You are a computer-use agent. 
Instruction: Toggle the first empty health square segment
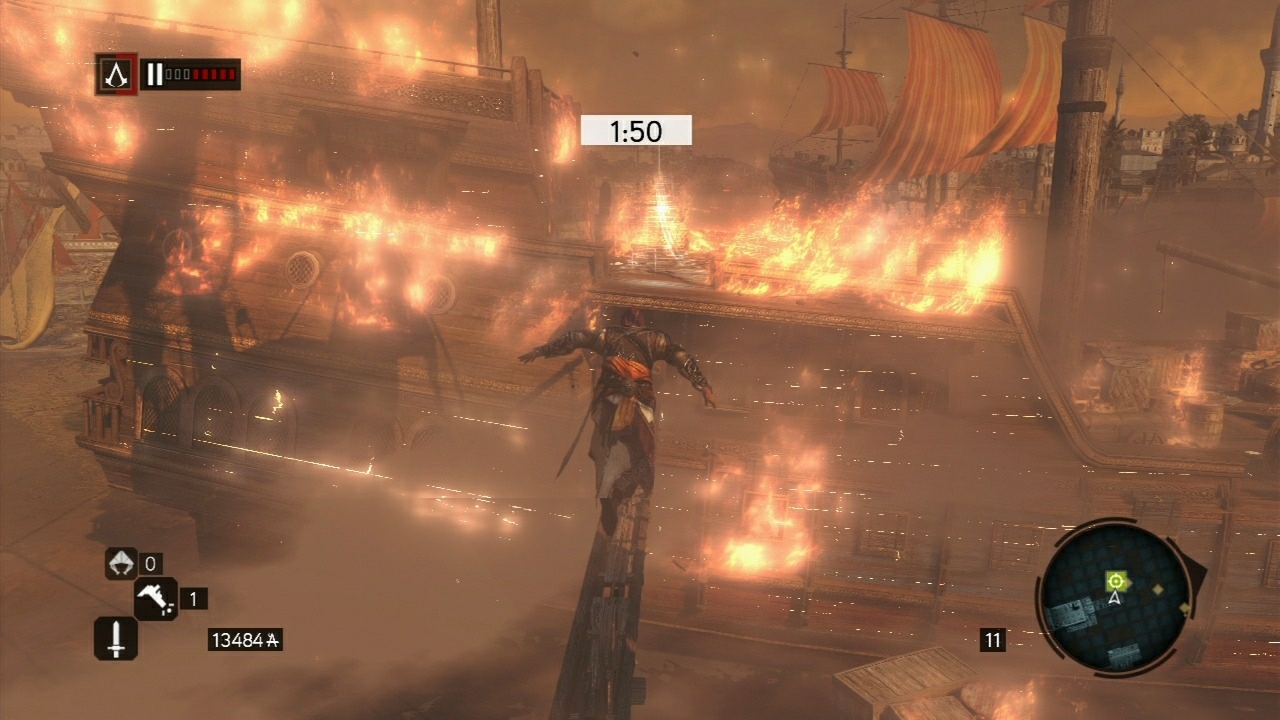coord(170,73)
